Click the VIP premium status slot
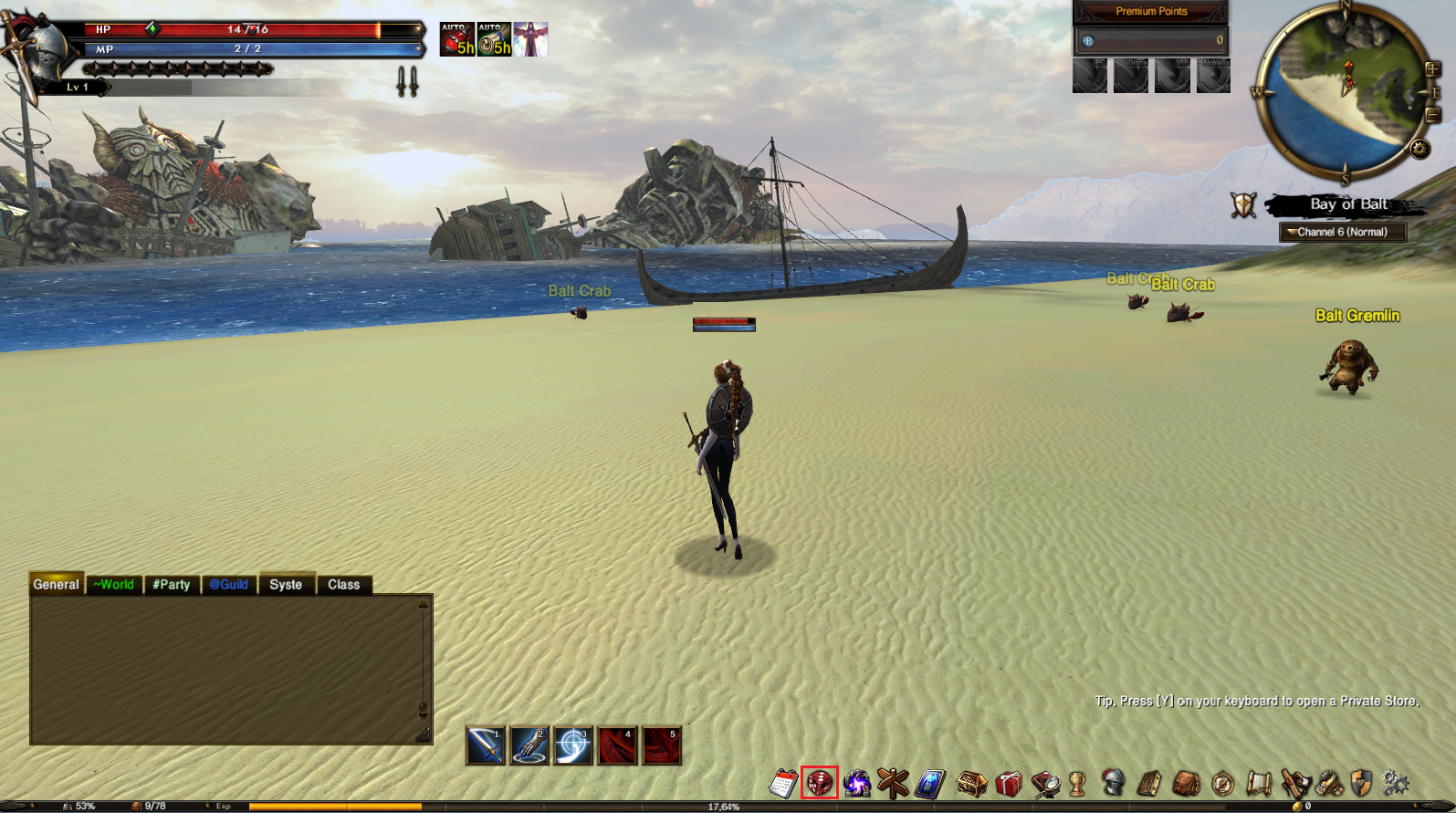Image resolution: width=1456 pixels, height=813 pixels. pos(1172,76)
